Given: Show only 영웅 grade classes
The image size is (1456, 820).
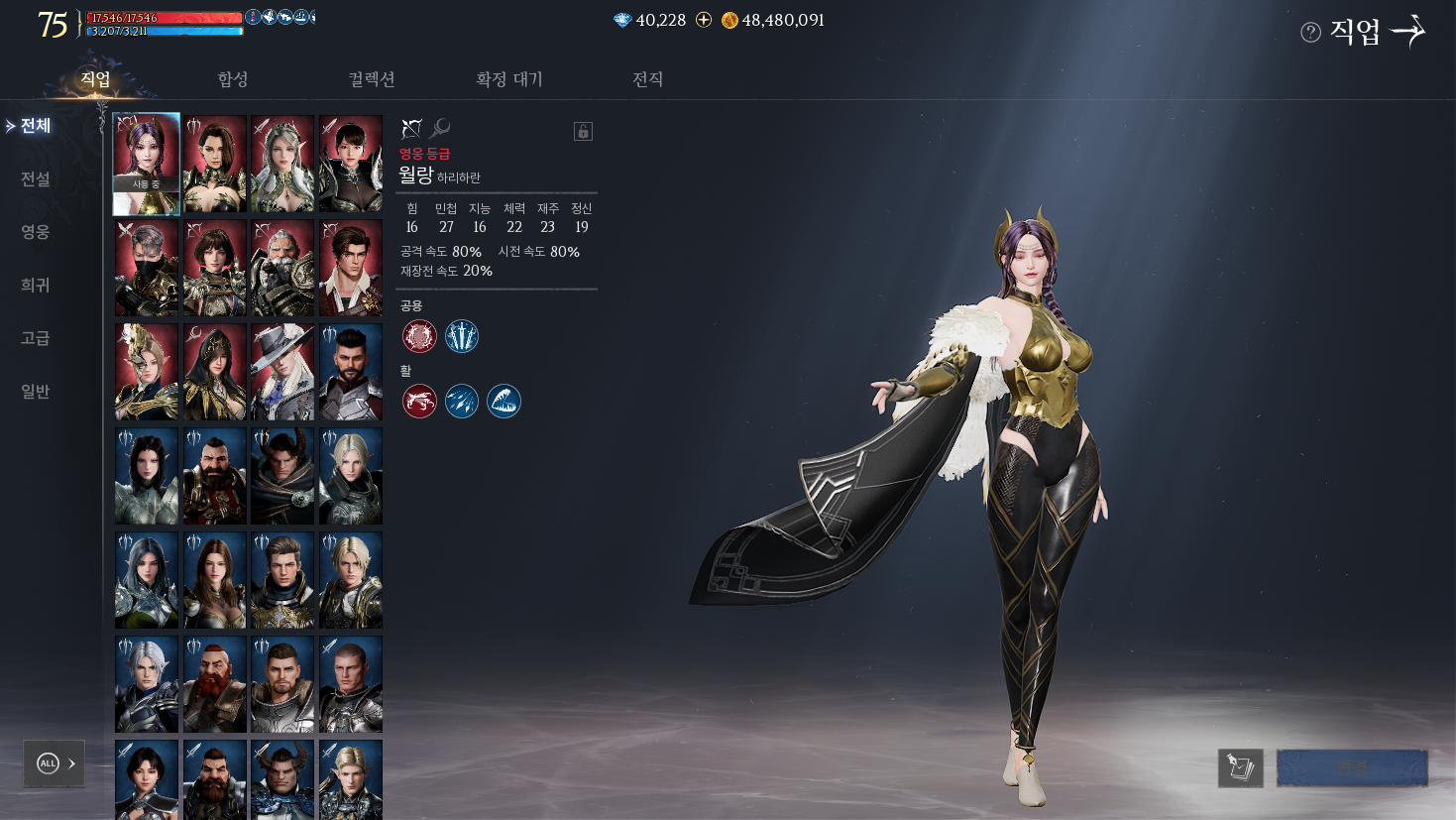Looking at the screenshot, I should click(x=36, y=231).
